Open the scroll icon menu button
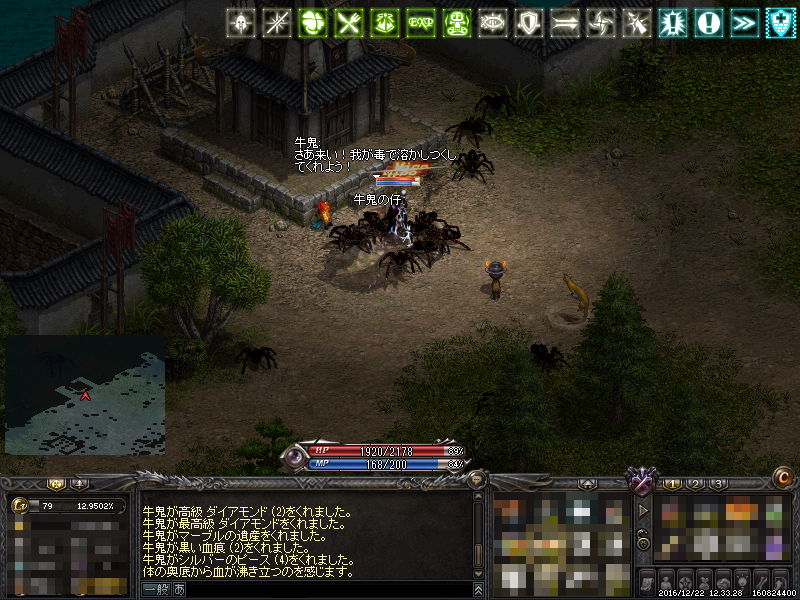 coord(646,580)
